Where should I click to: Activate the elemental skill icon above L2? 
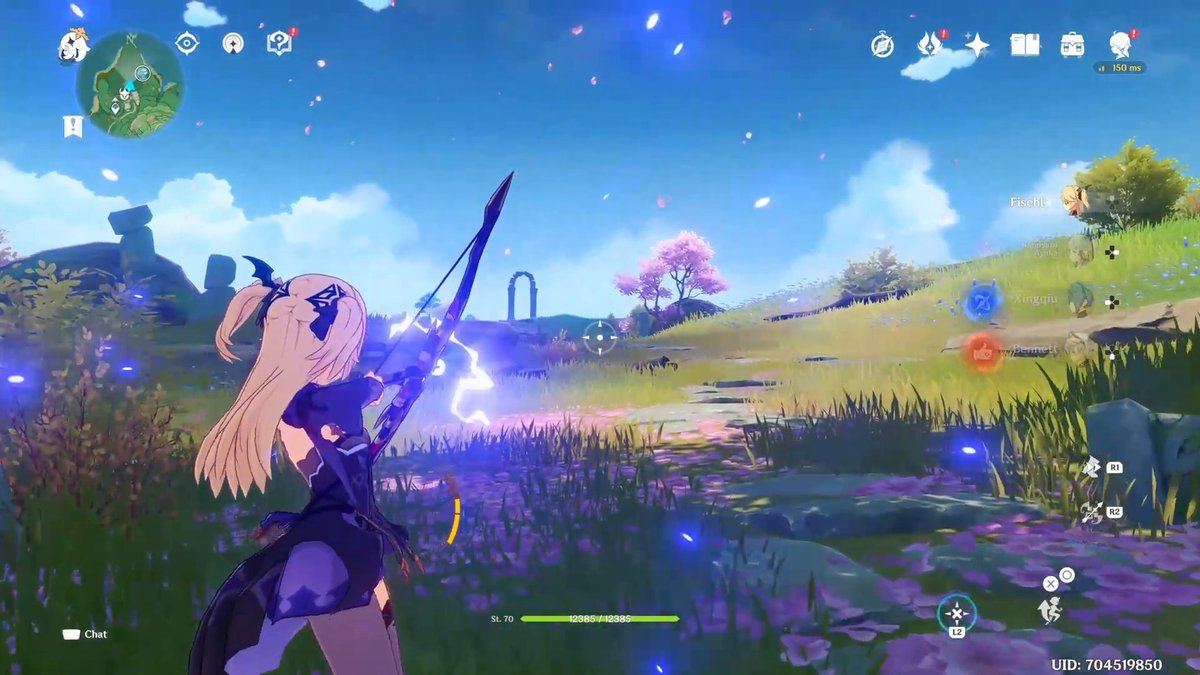click(957, 612)
